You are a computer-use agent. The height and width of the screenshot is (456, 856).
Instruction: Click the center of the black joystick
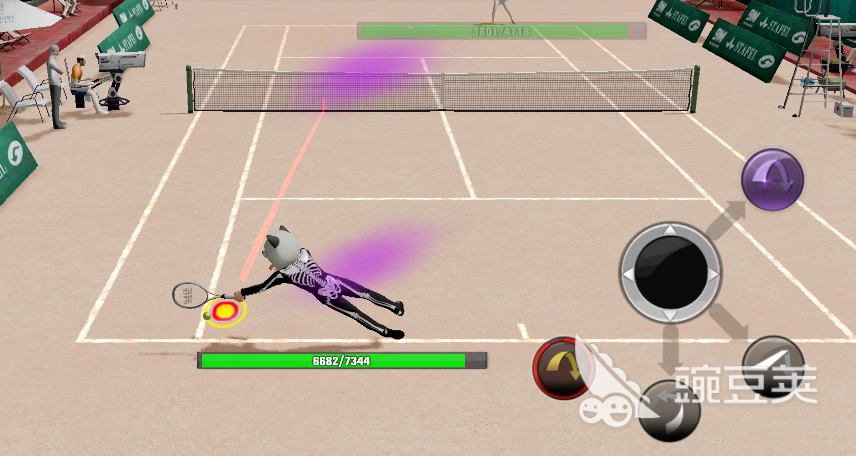tap(670, 272)
